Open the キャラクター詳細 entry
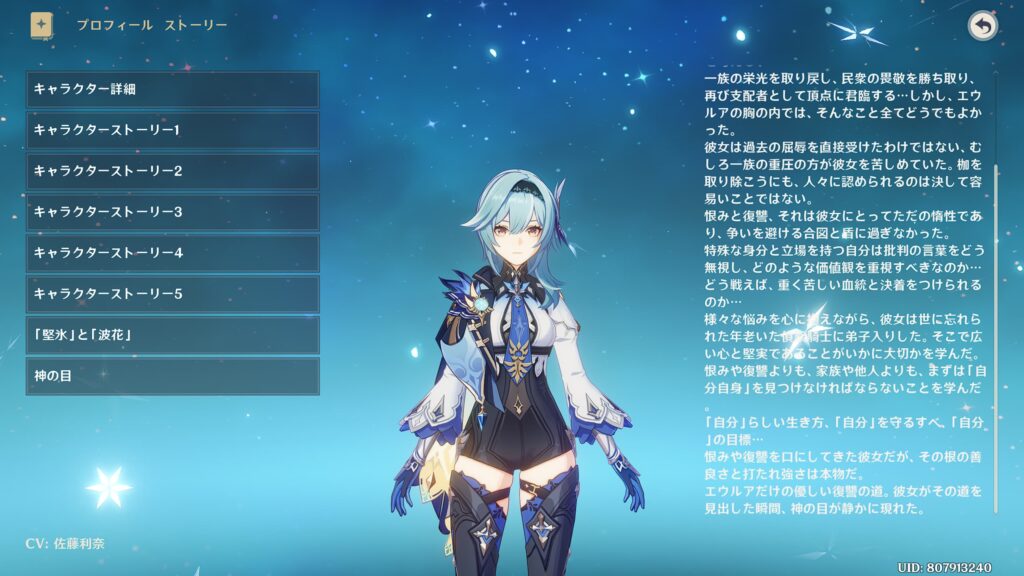The width and height of the screenshot is (1024, 576). (x=172, y=90)
